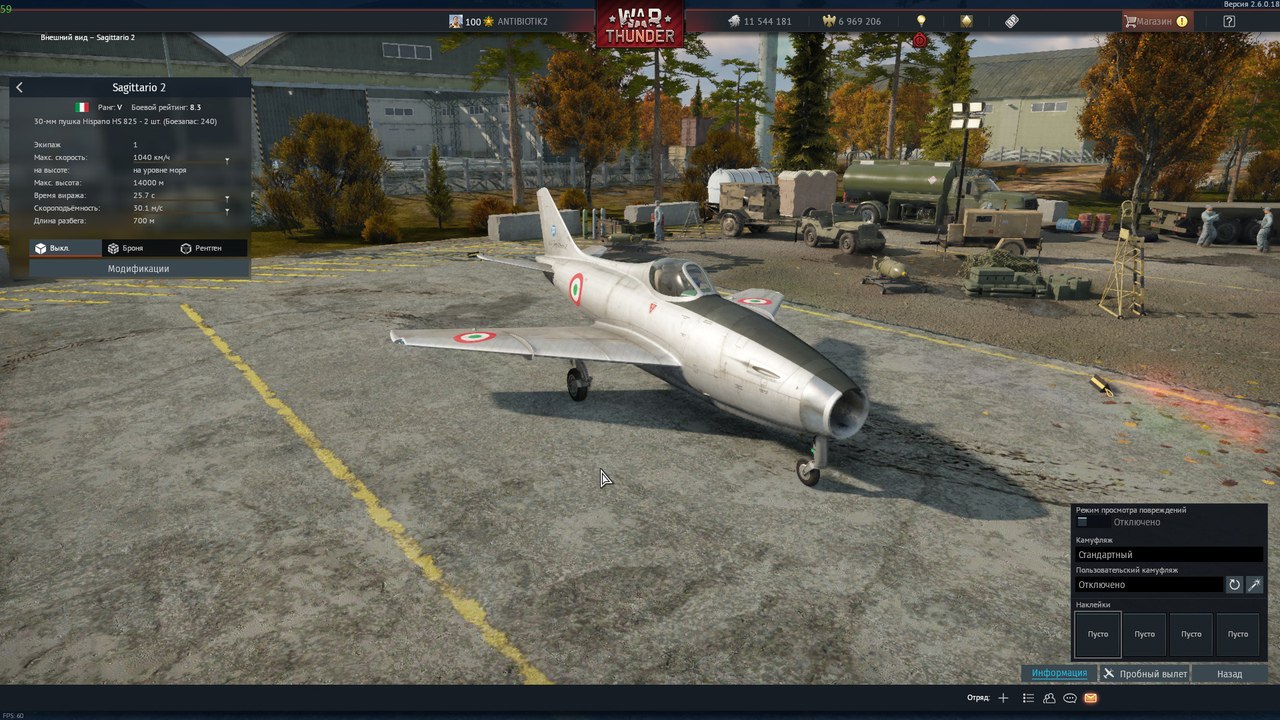Start a Пробный вылет test flight

1145,674
